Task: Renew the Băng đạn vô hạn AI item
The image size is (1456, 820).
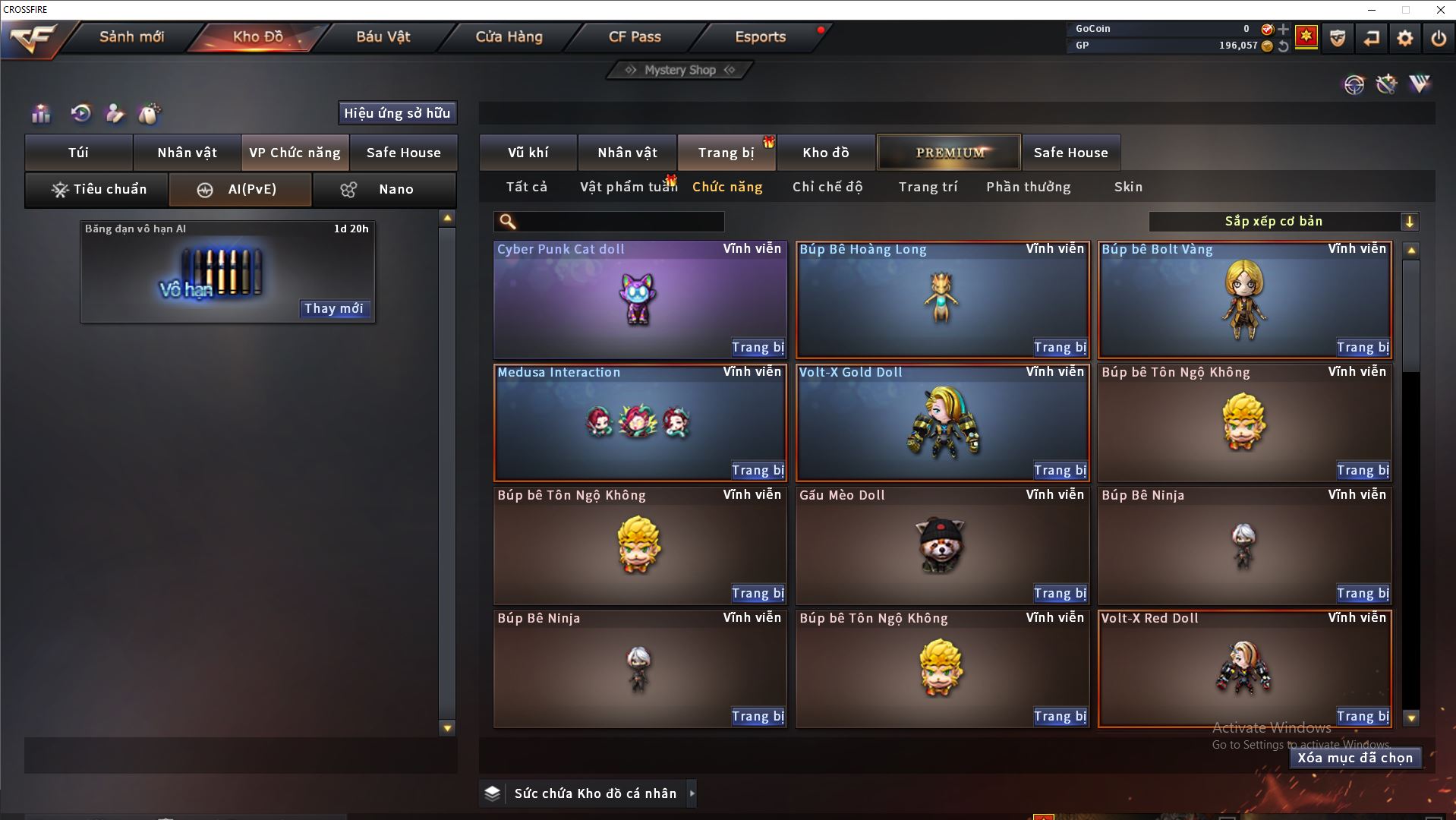Action: (334, 308)
